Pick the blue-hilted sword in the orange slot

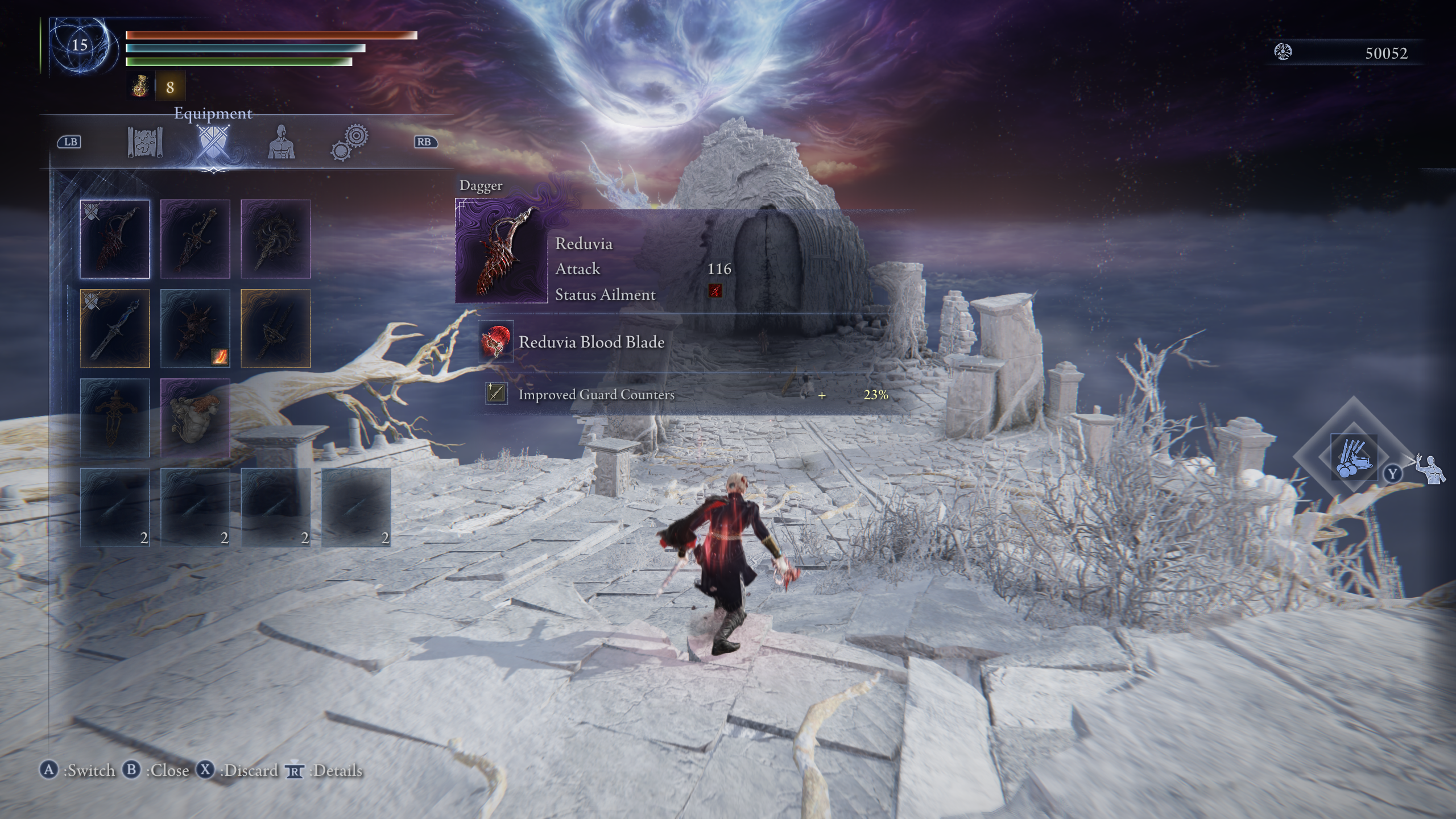(x=115, y=328)
